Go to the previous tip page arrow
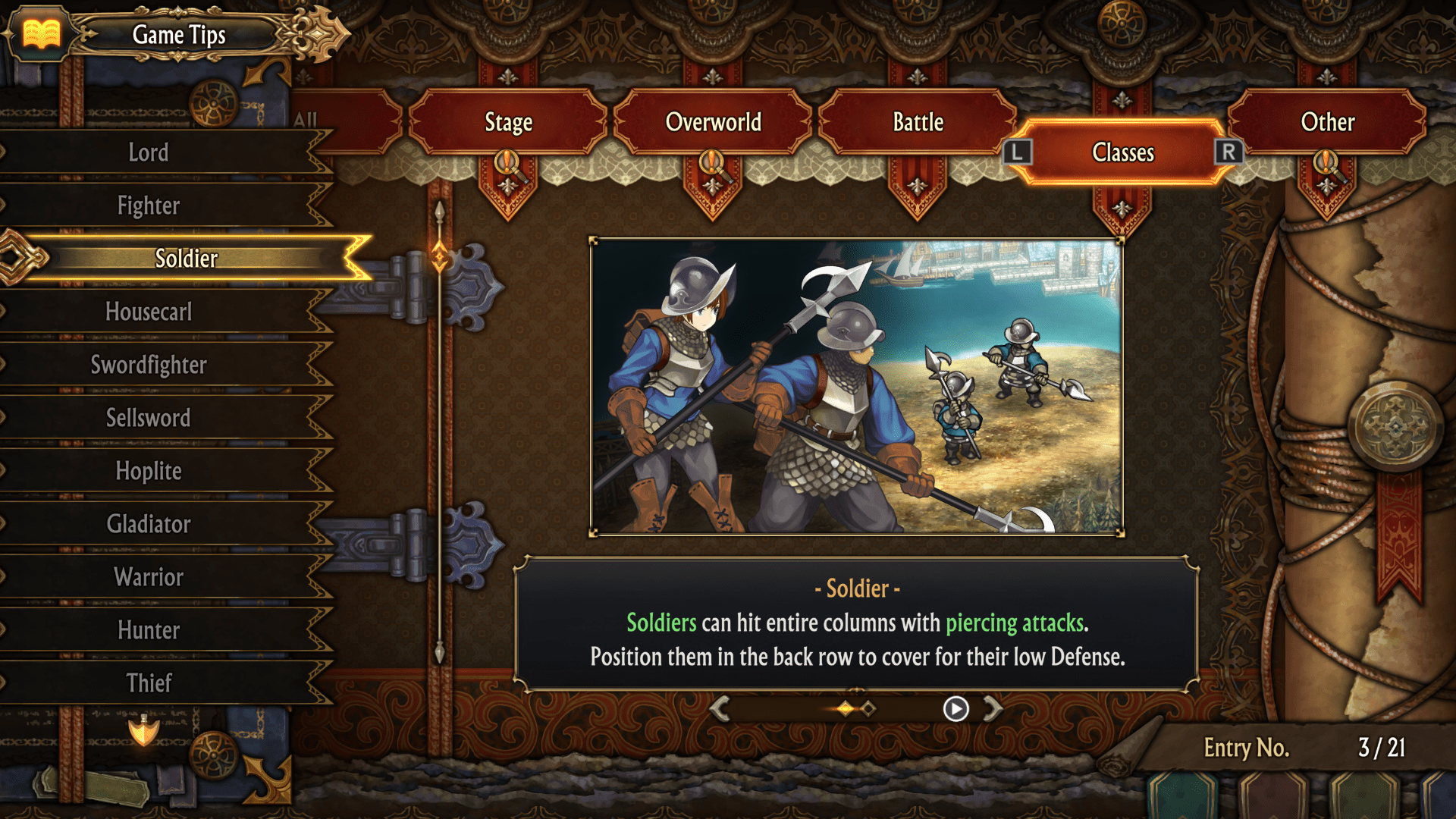Image resolution: width=1456 pixels, height=819 pixels. (720, 708)
